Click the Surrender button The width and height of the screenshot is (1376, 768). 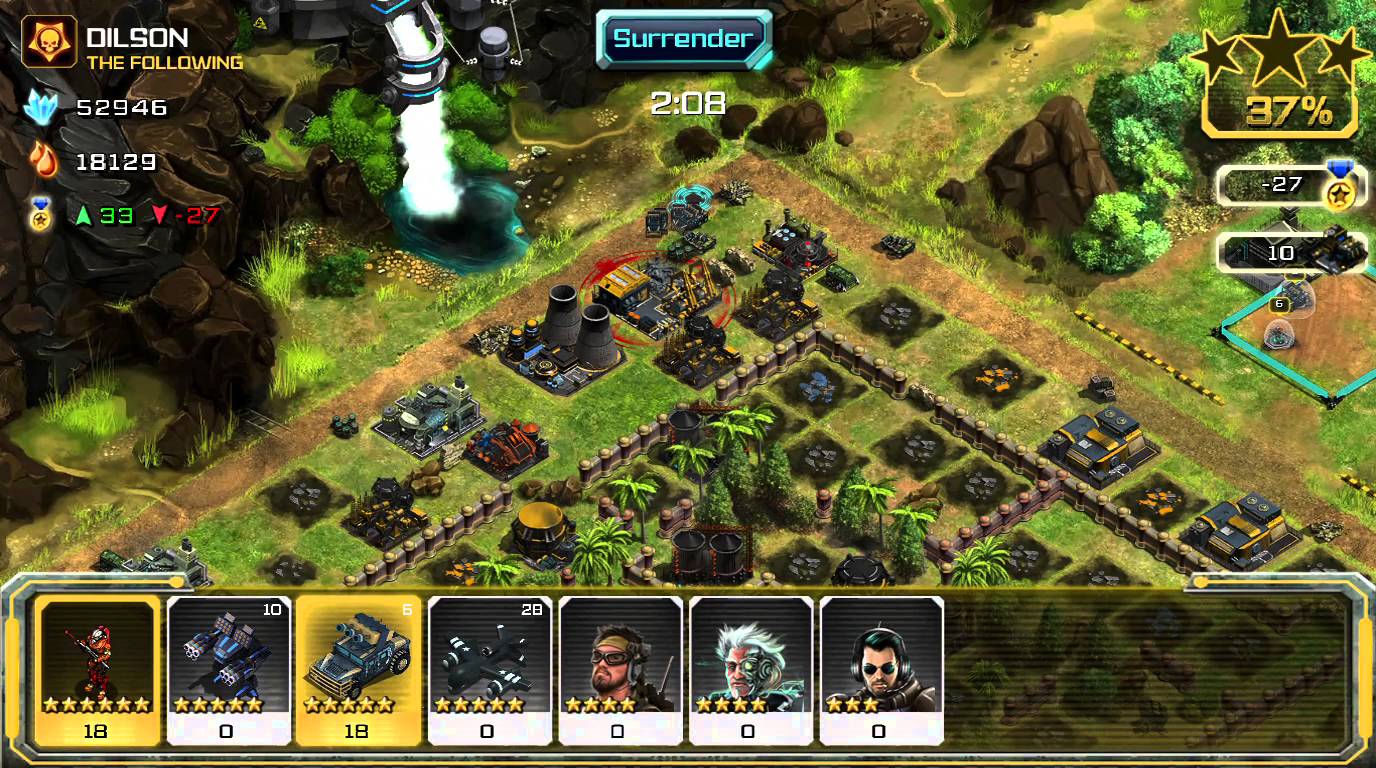[683, 39]
